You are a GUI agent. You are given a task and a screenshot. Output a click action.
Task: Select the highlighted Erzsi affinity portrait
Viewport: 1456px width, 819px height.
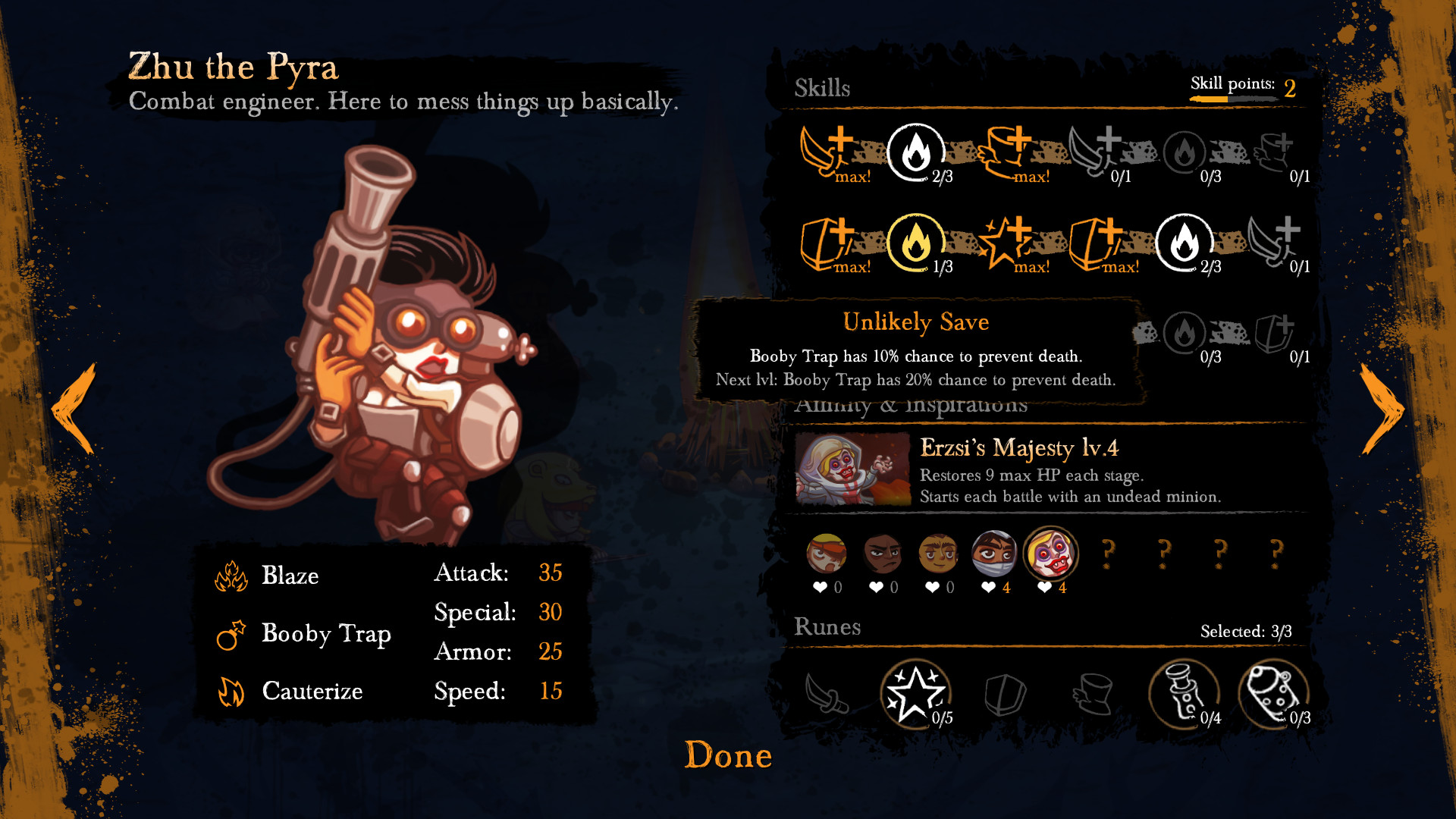[x=1050, y=554]
